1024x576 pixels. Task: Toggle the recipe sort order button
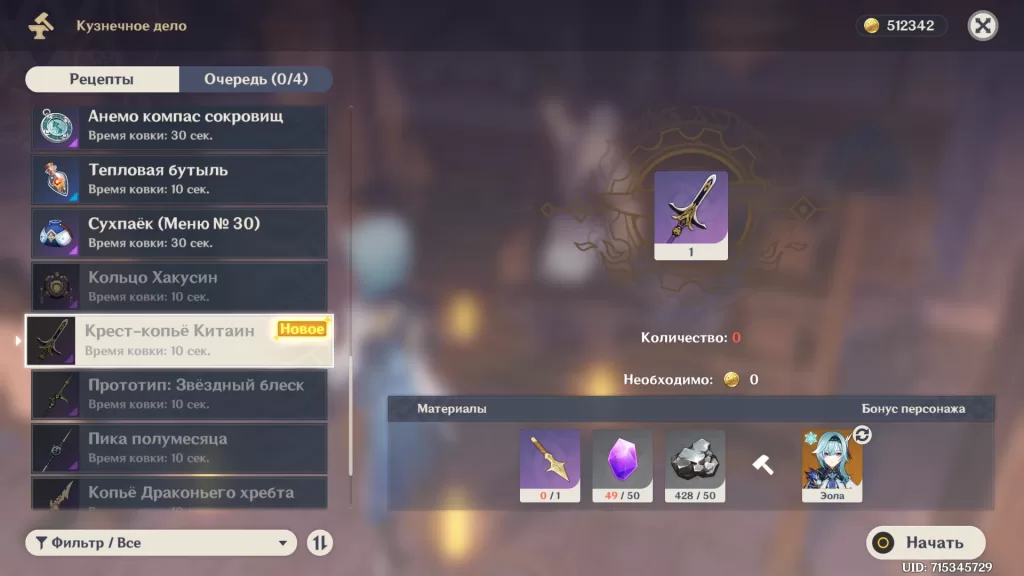click(x=320, y=543)
